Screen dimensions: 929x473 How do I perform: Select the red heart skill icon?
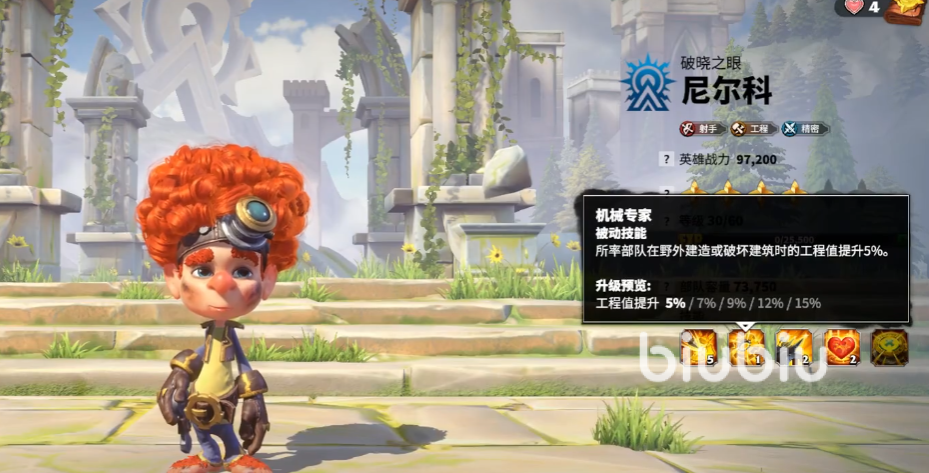841,347
